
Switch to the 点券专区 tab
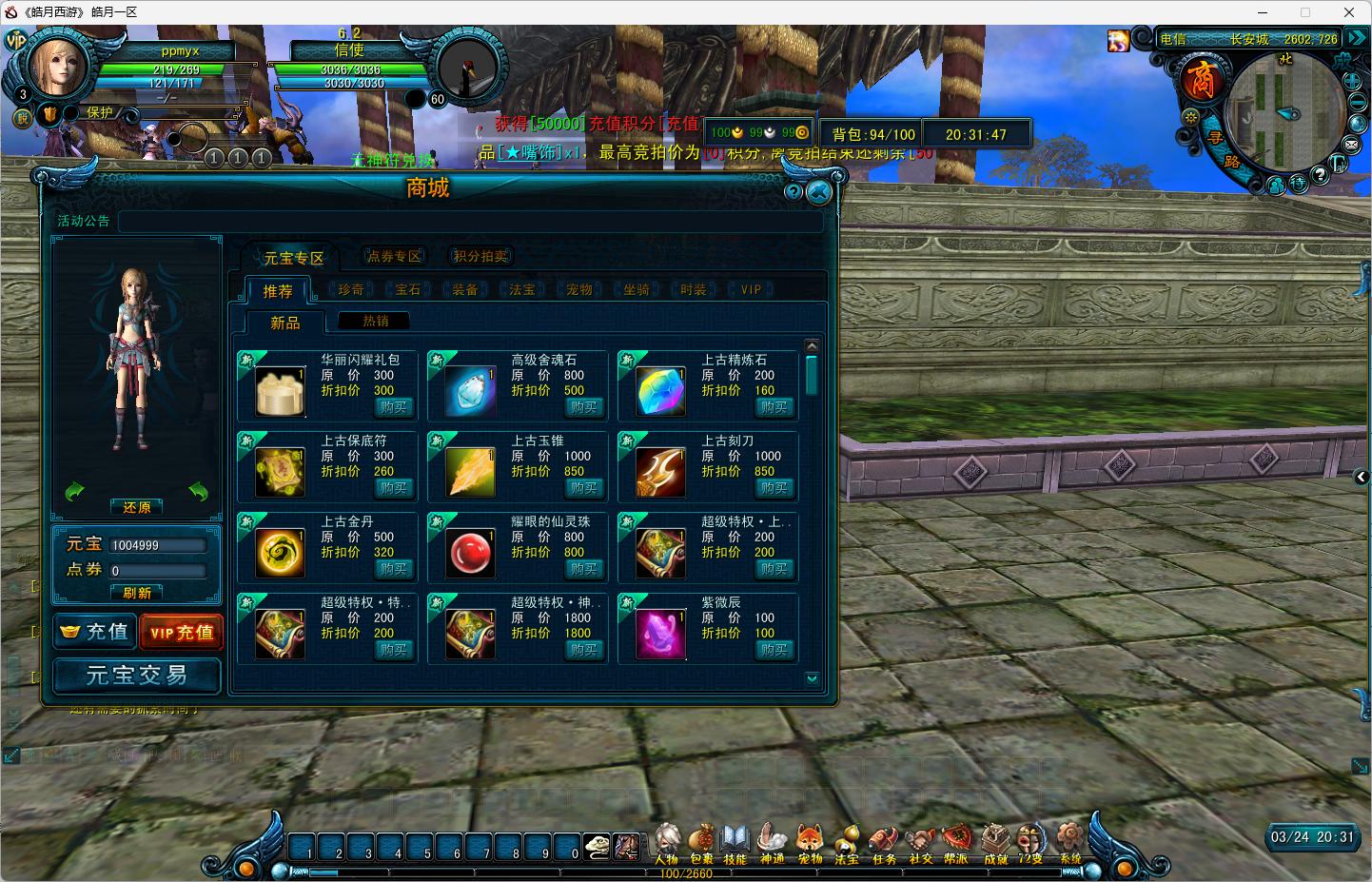394,256
